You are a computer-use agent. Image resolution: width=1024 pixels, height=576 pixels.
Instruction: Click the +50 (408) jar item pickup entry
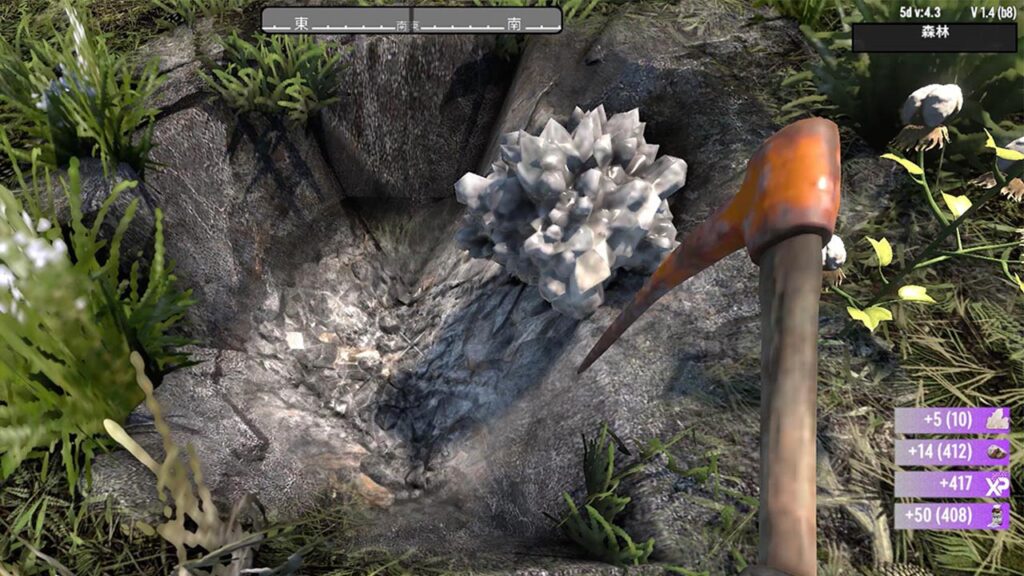(x=952, y=516)
